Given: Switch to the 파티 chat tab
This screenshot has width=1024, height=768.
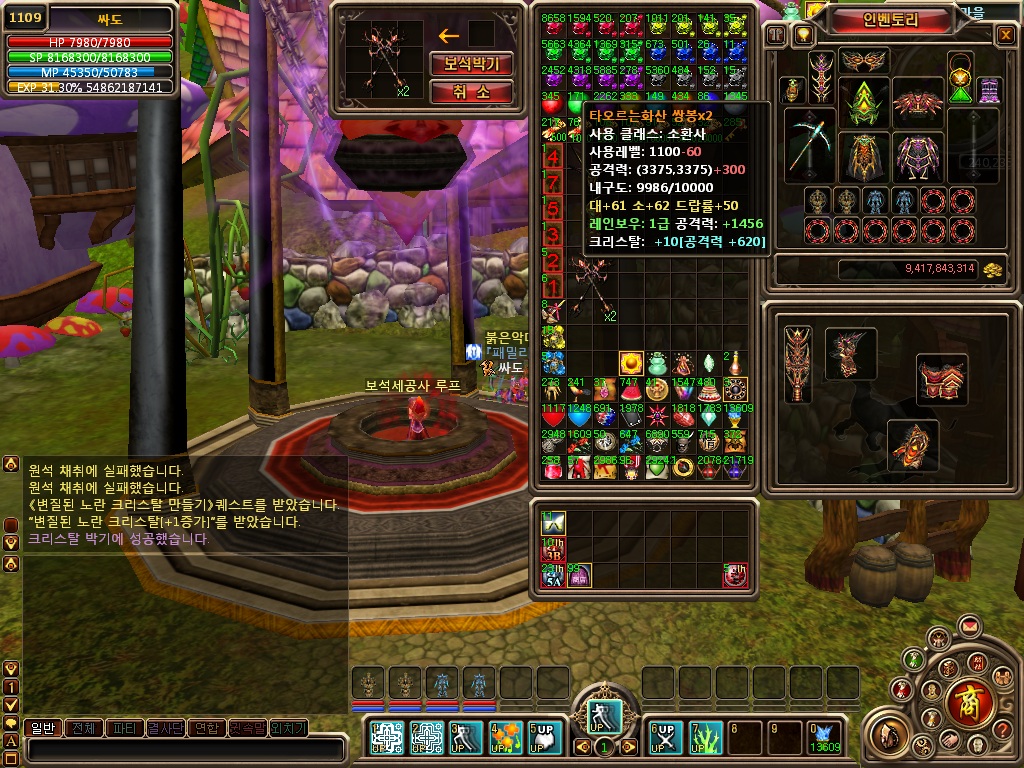Looking at the screenshot, I should click(x=125, y=728).
